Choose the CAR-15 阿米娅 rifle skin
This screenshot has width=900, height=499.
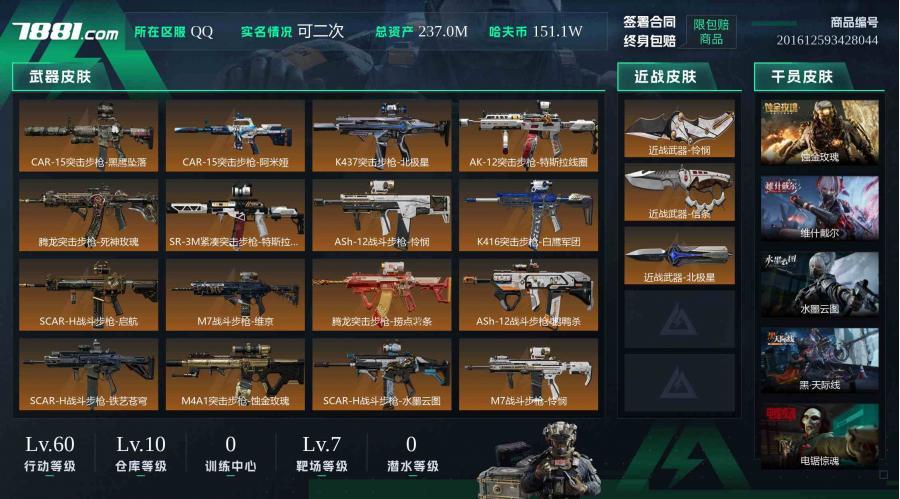[235, 135]
